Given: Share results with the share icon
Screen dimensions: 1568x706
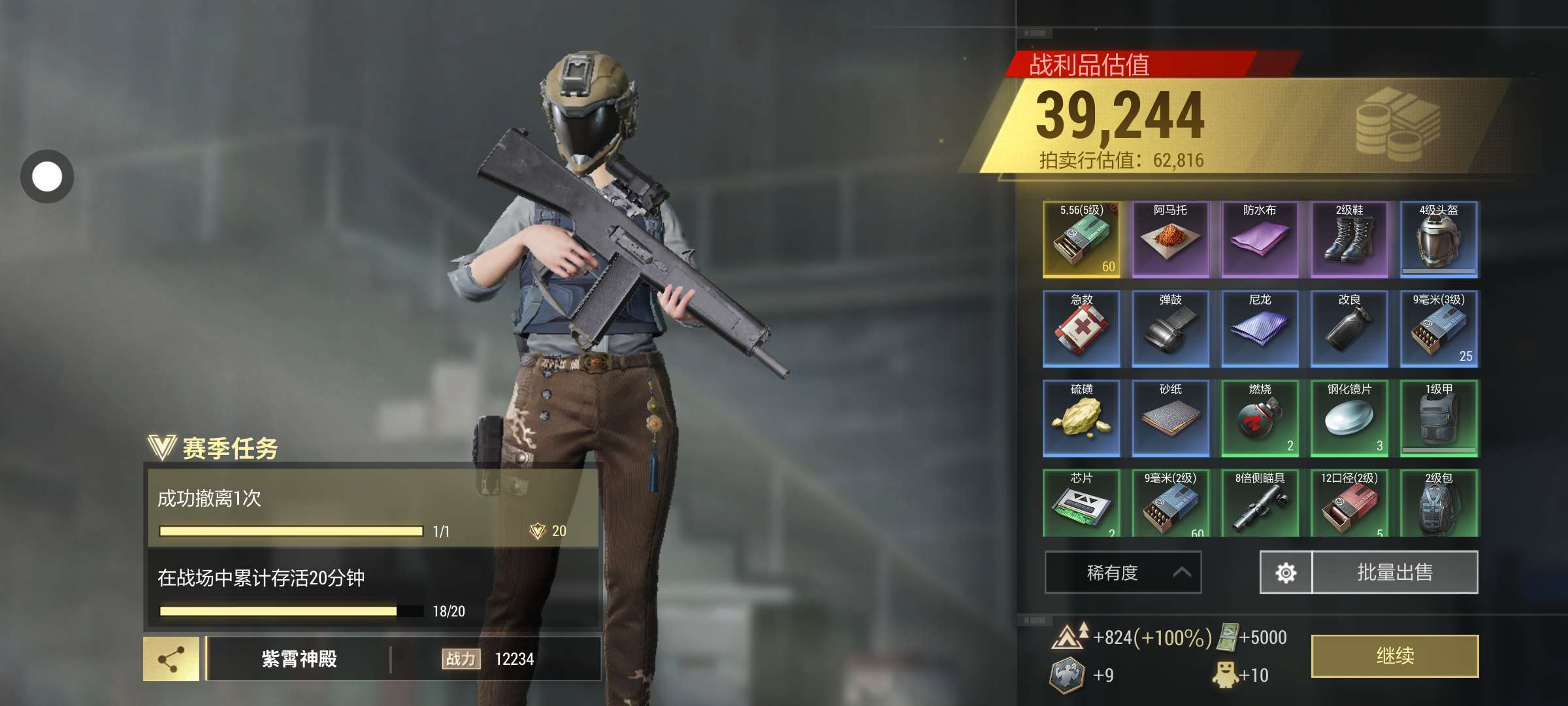Looking at the screenshot, I should point(171,659).
